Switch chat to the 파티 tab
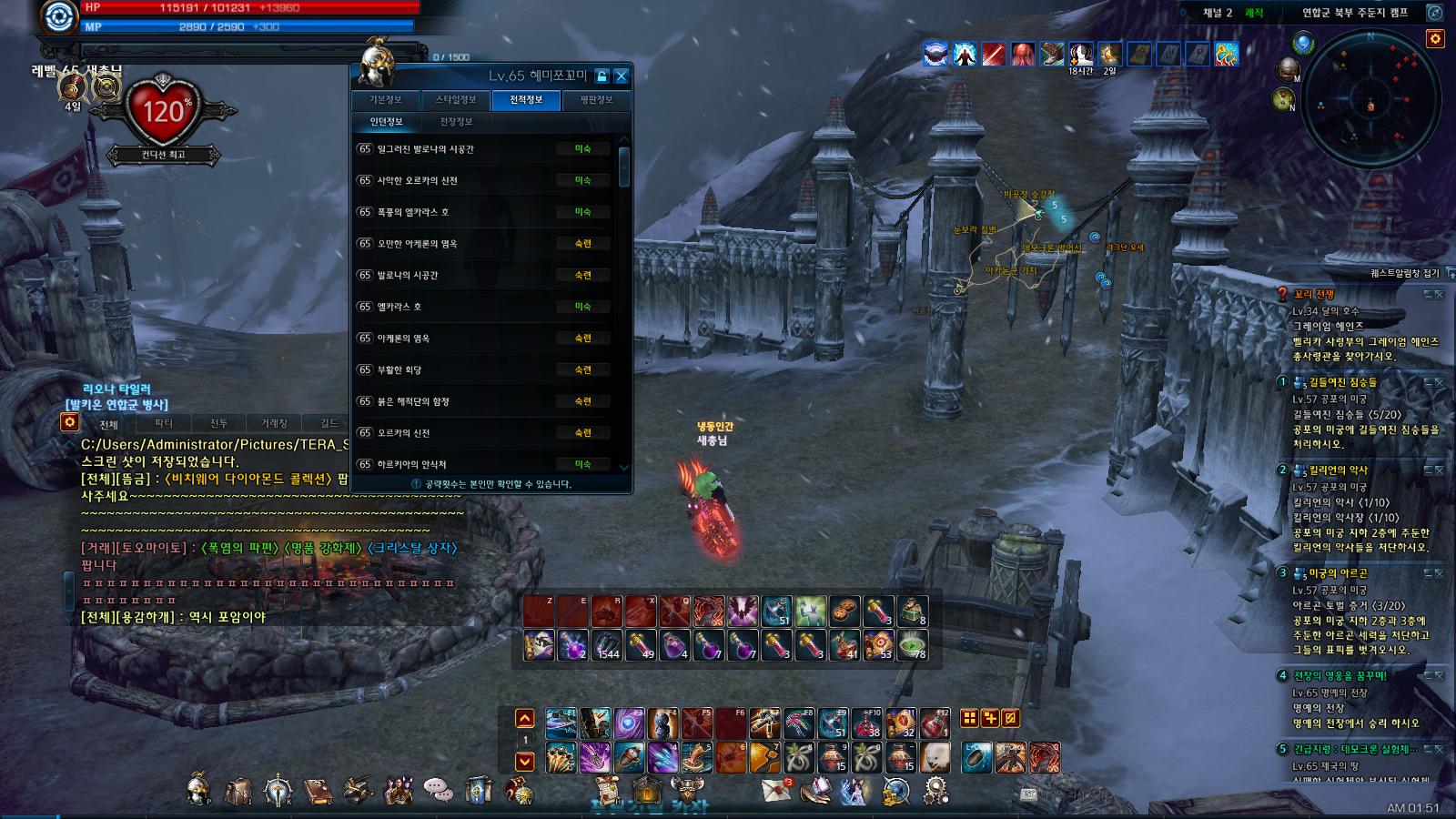The height and width of the screenshot is (819, 1456). (x=164, y=424)
